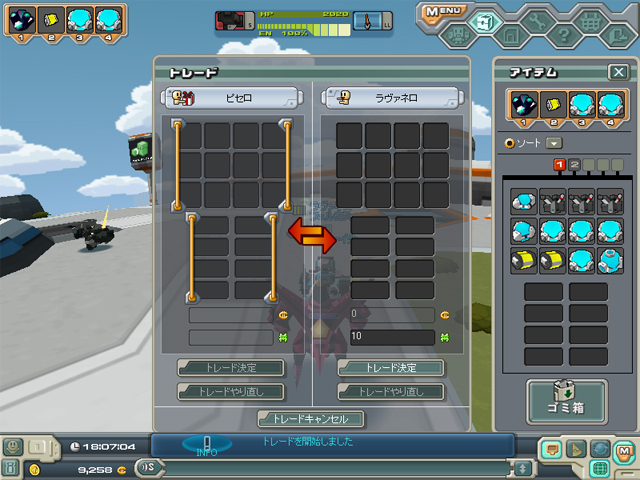Close the アイテム inventory panel
The width and height of the screenshot is (640, 480).
pos(618,72)
